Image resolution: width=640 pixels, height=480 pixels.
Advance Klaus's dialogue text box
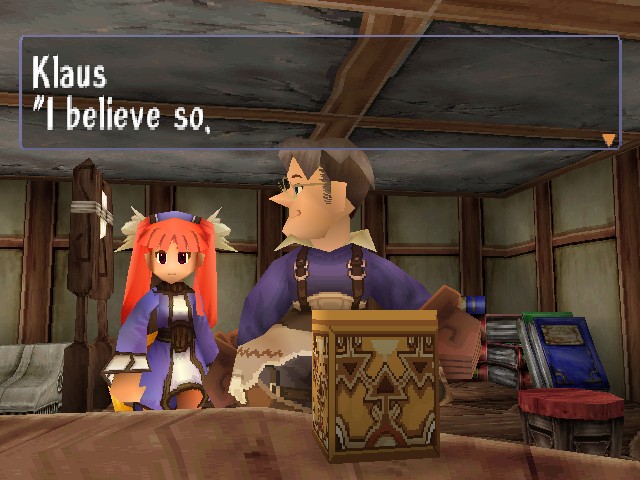[320, 93]
